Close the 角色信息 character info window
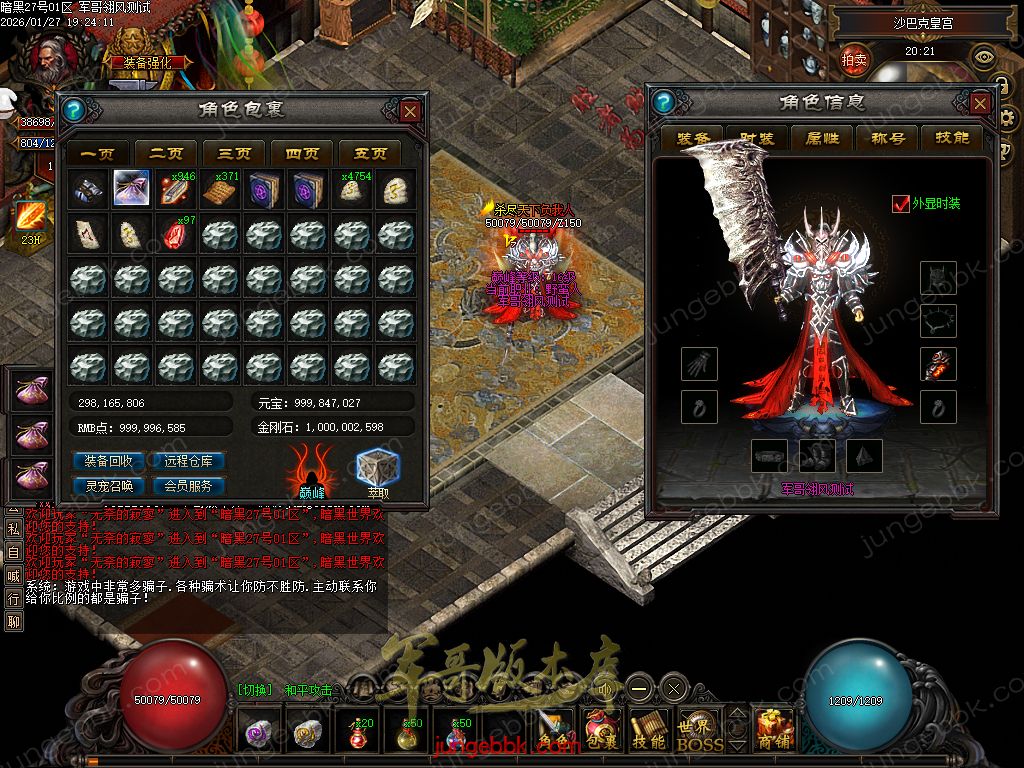1024x768 pixels. 980,103
